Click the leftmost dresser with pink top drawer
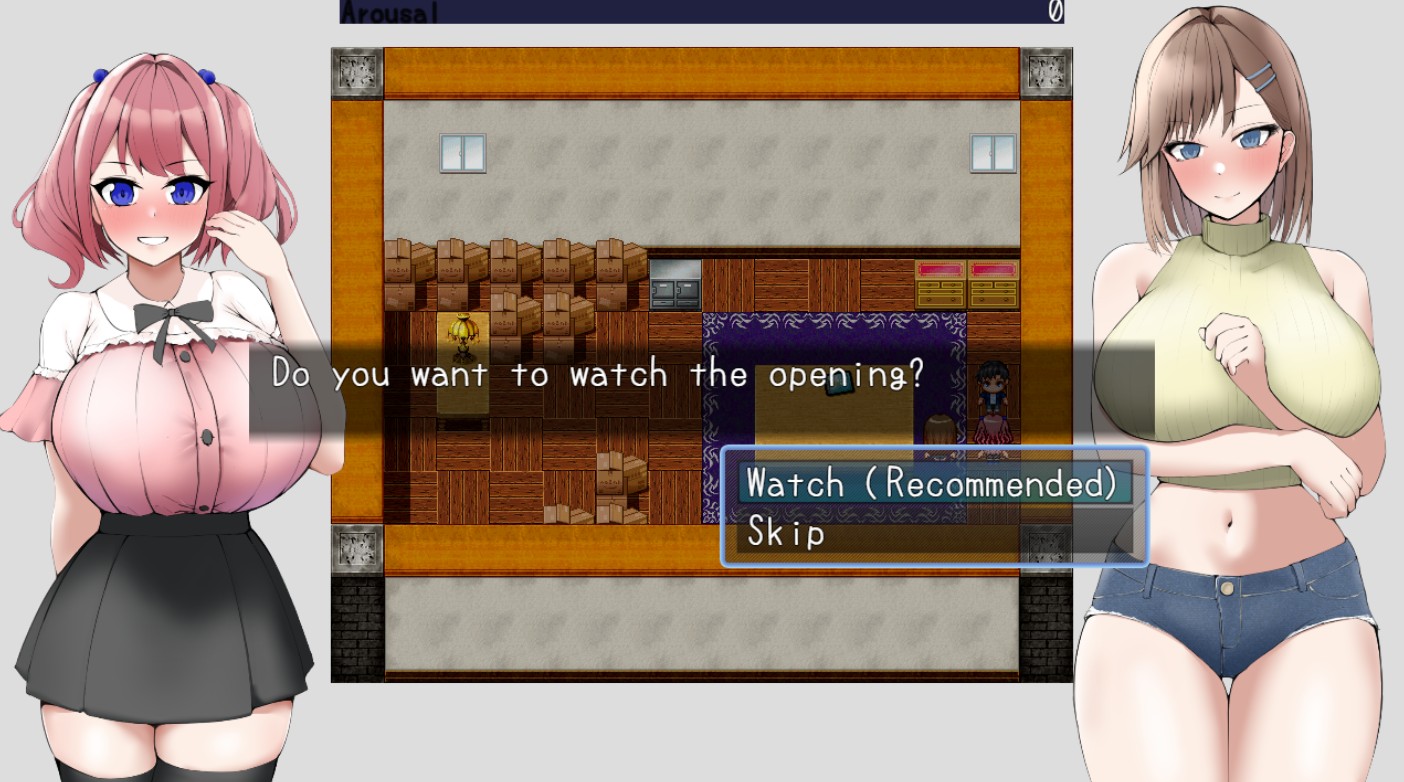This screenshot has width=1404, height=782. click(x=941, y=281)
